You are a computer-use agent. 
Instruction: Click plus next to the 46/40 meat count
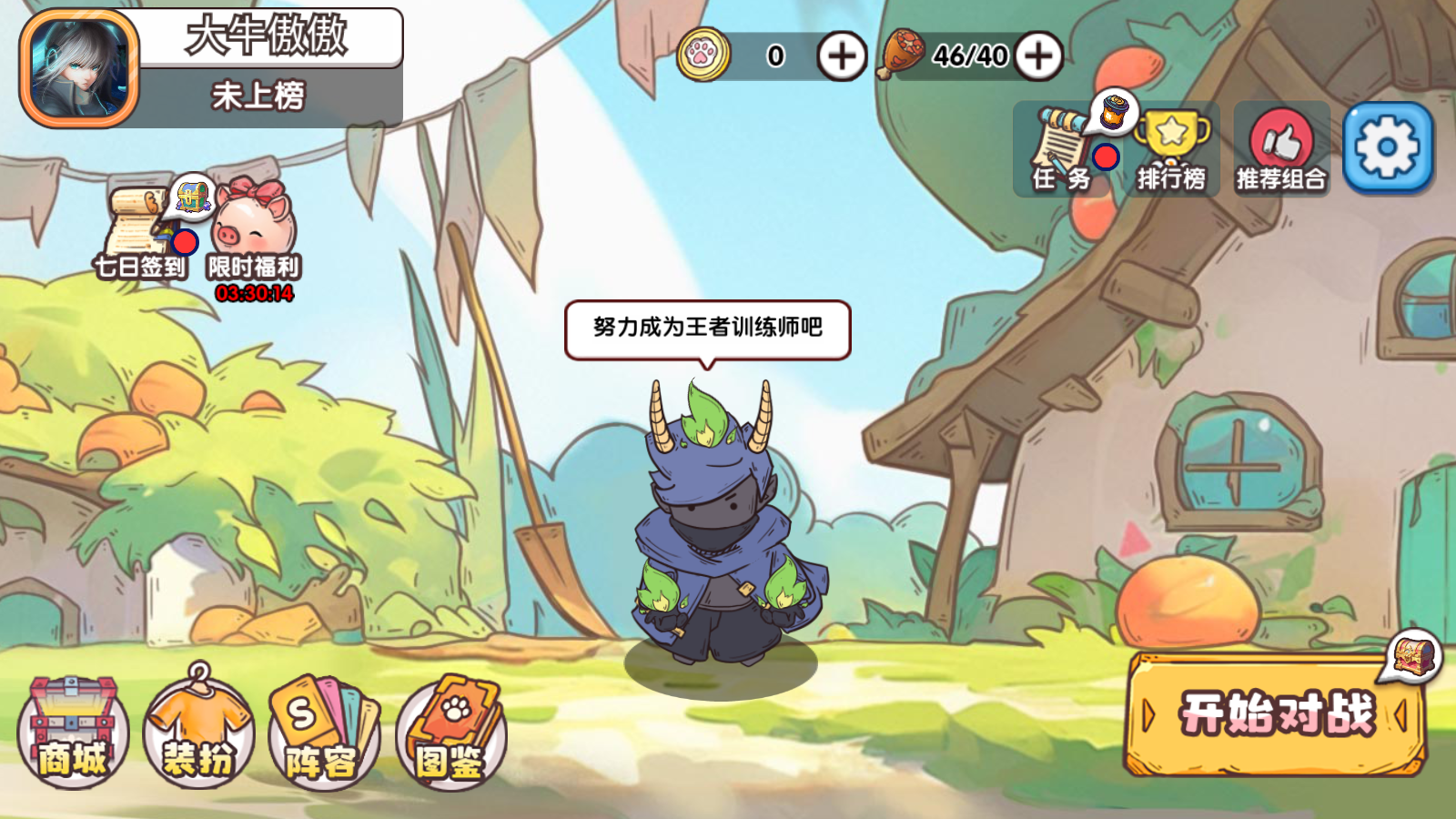[1037, 56]
